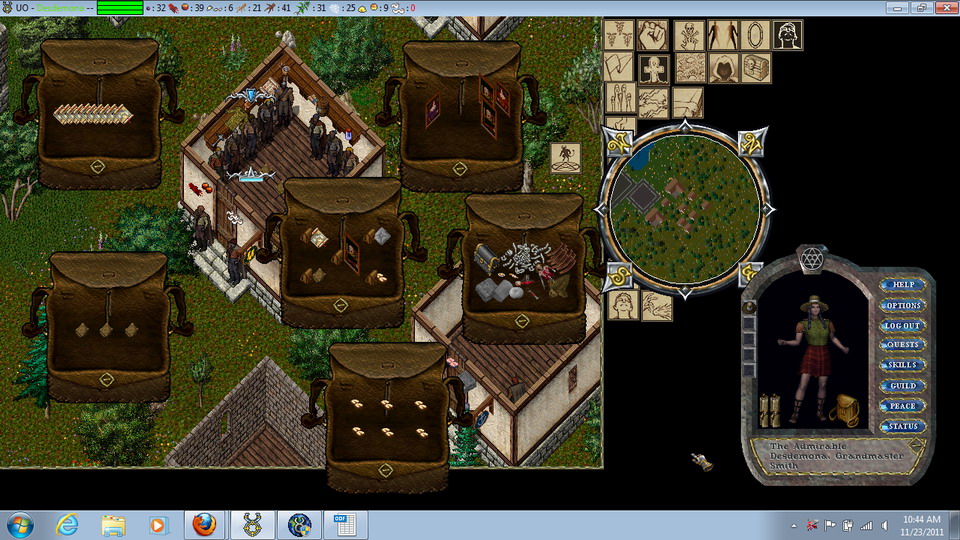
Task: Open the Quests log
Action: pos(903,345)
